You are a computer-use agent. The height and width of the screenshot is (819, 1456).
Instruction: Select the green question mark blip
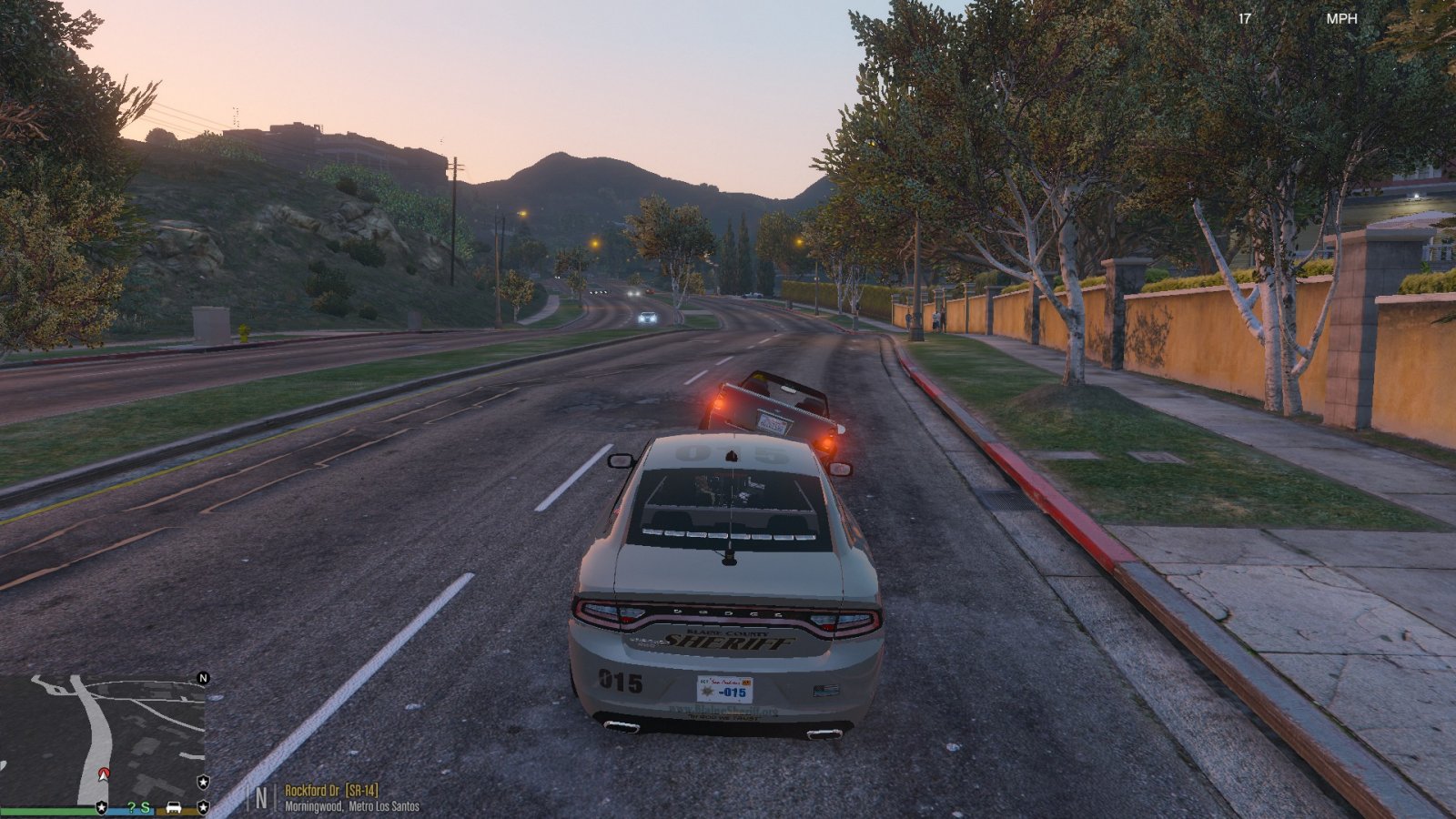tap(131, 807)
